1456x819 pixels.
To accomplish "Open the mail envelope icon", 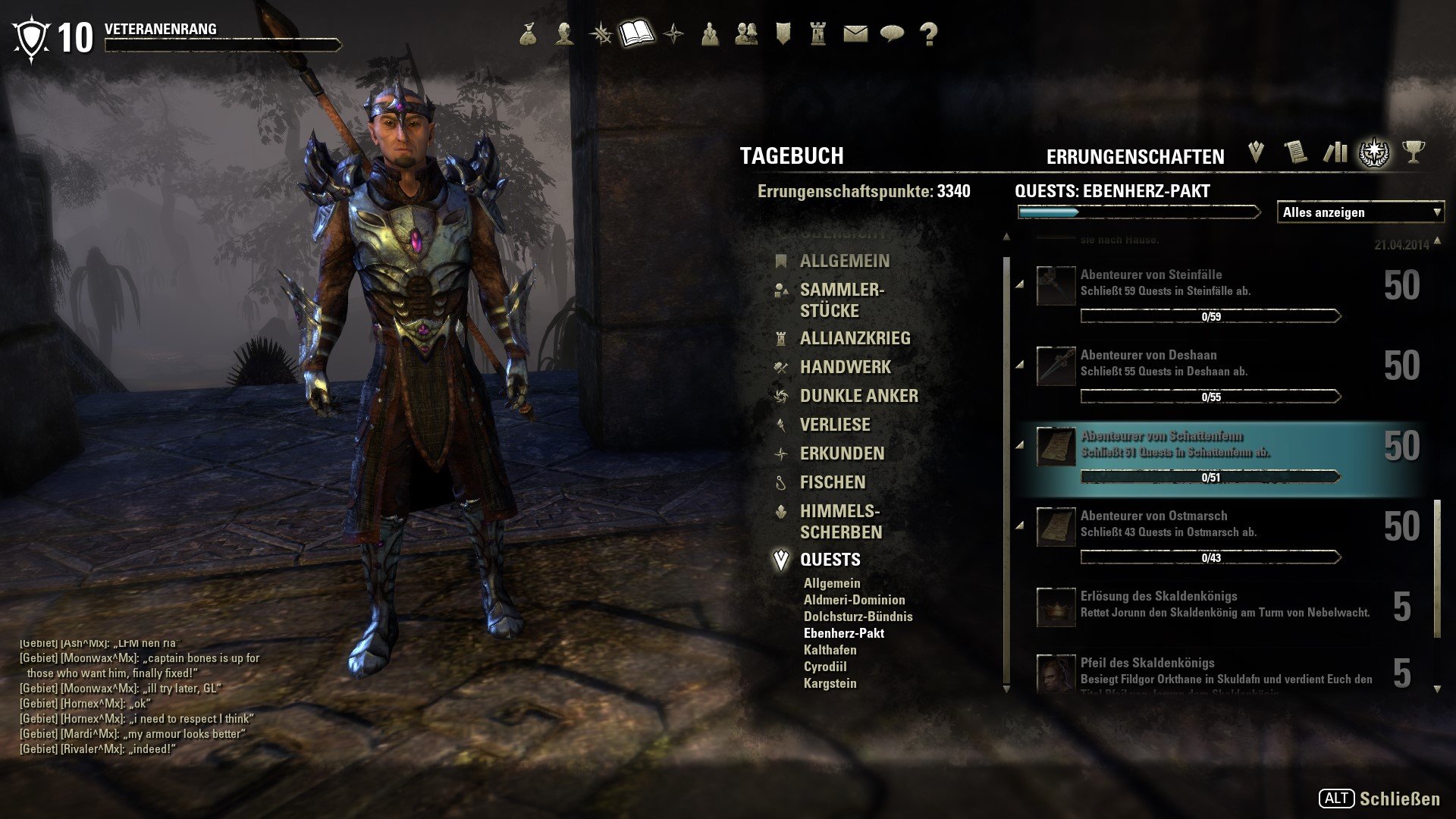I will 855,34.
